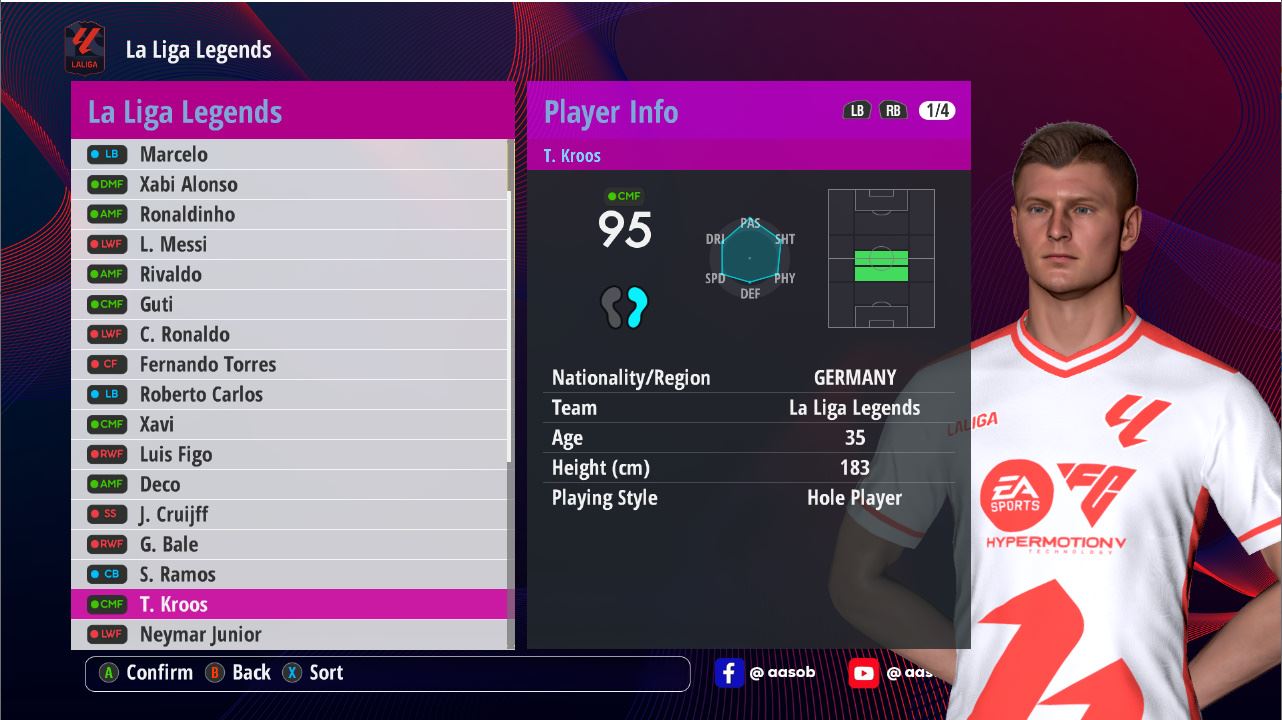Pick Luis Figo from the list
Viewport: 1282px width, 720px height.
pos(290,454)
